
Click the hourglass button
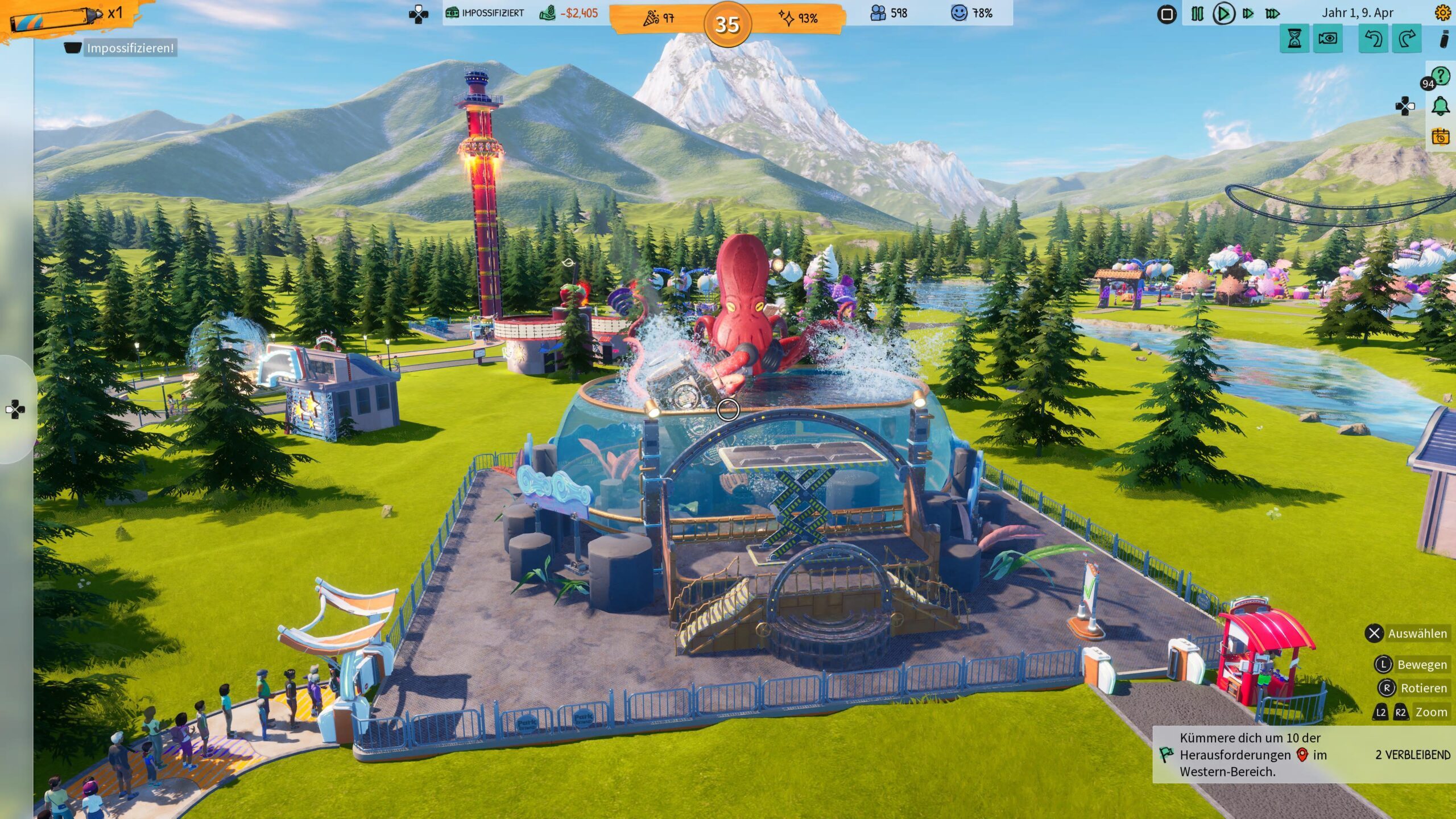click(1294, 39)
